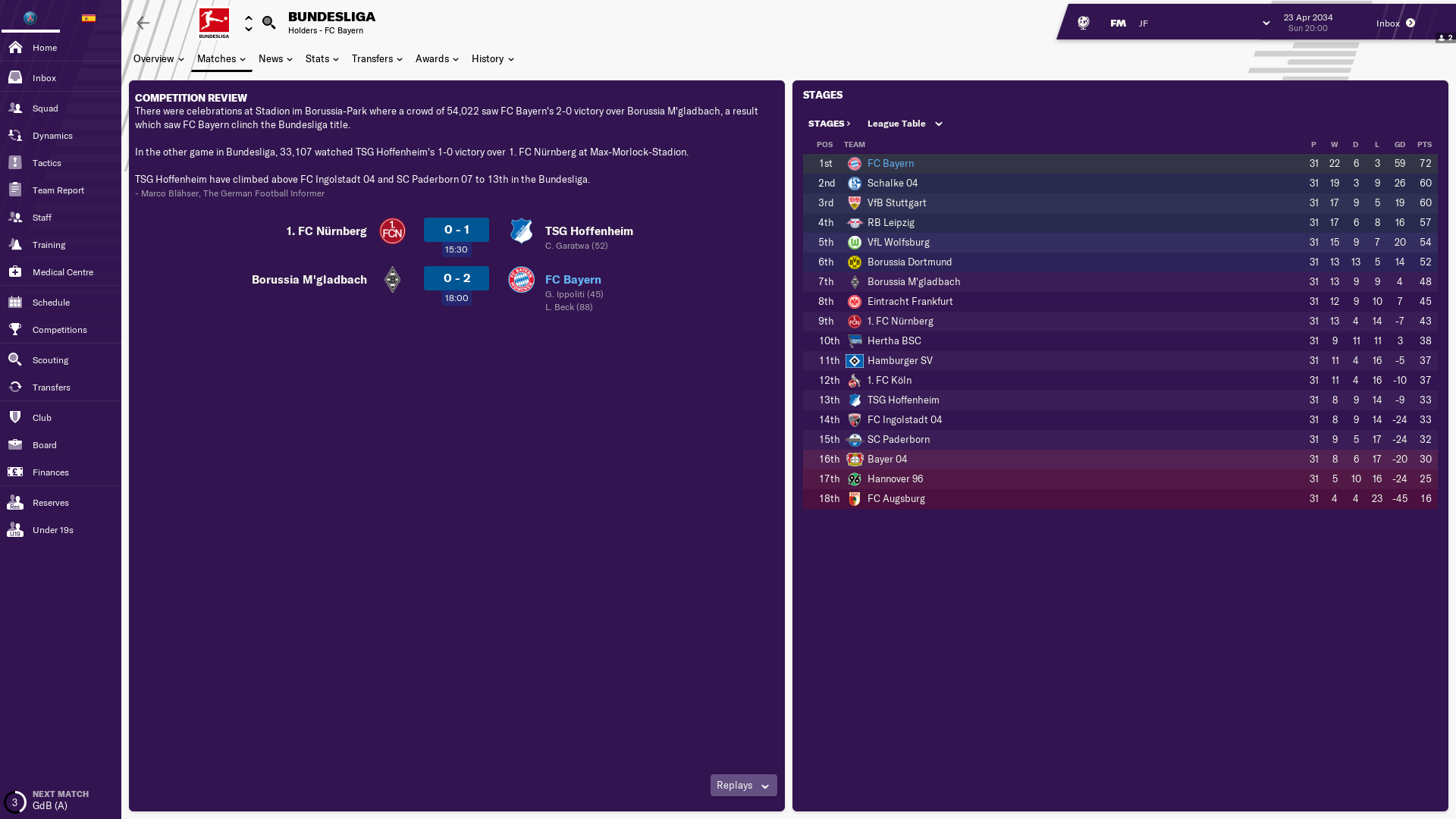Open the Scouting section
This screenshot has height=819, width=1456.
click(x=50, y=360)
